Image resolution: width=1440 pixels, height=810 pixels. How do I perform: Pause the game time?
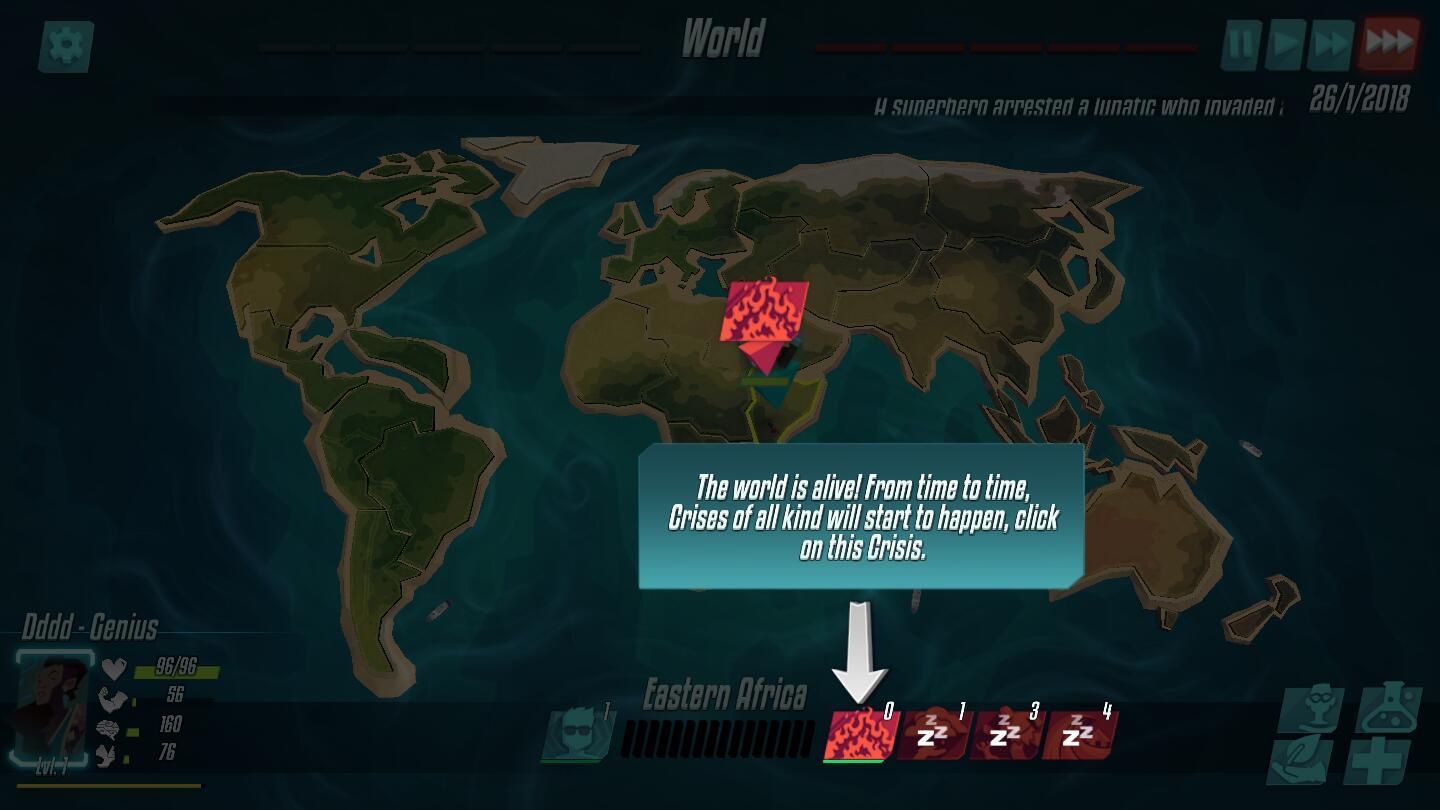[1241, 44]
